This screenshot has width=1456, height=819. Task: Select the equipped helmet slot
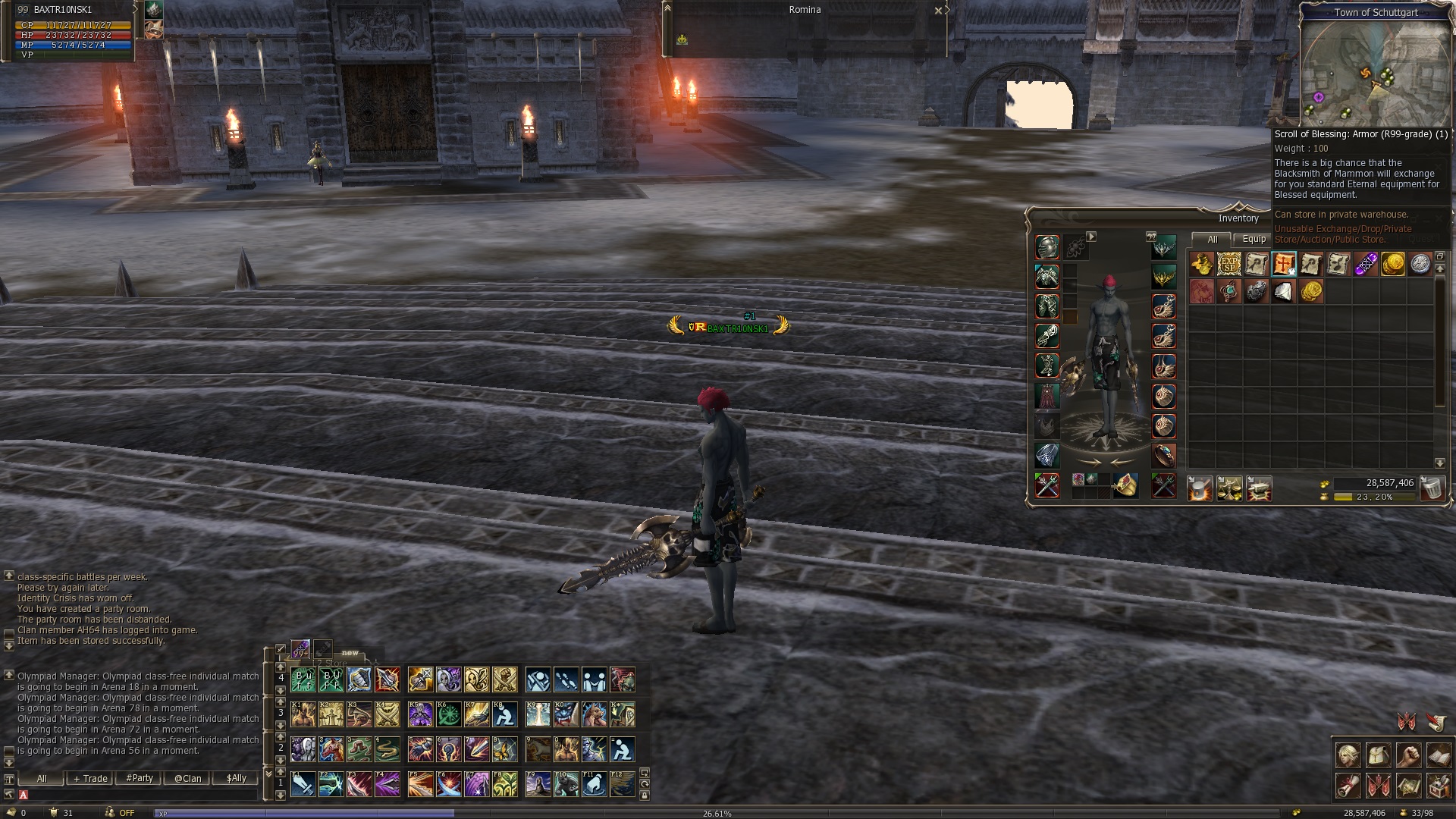pyautogui.click(x=1047, y=247)
